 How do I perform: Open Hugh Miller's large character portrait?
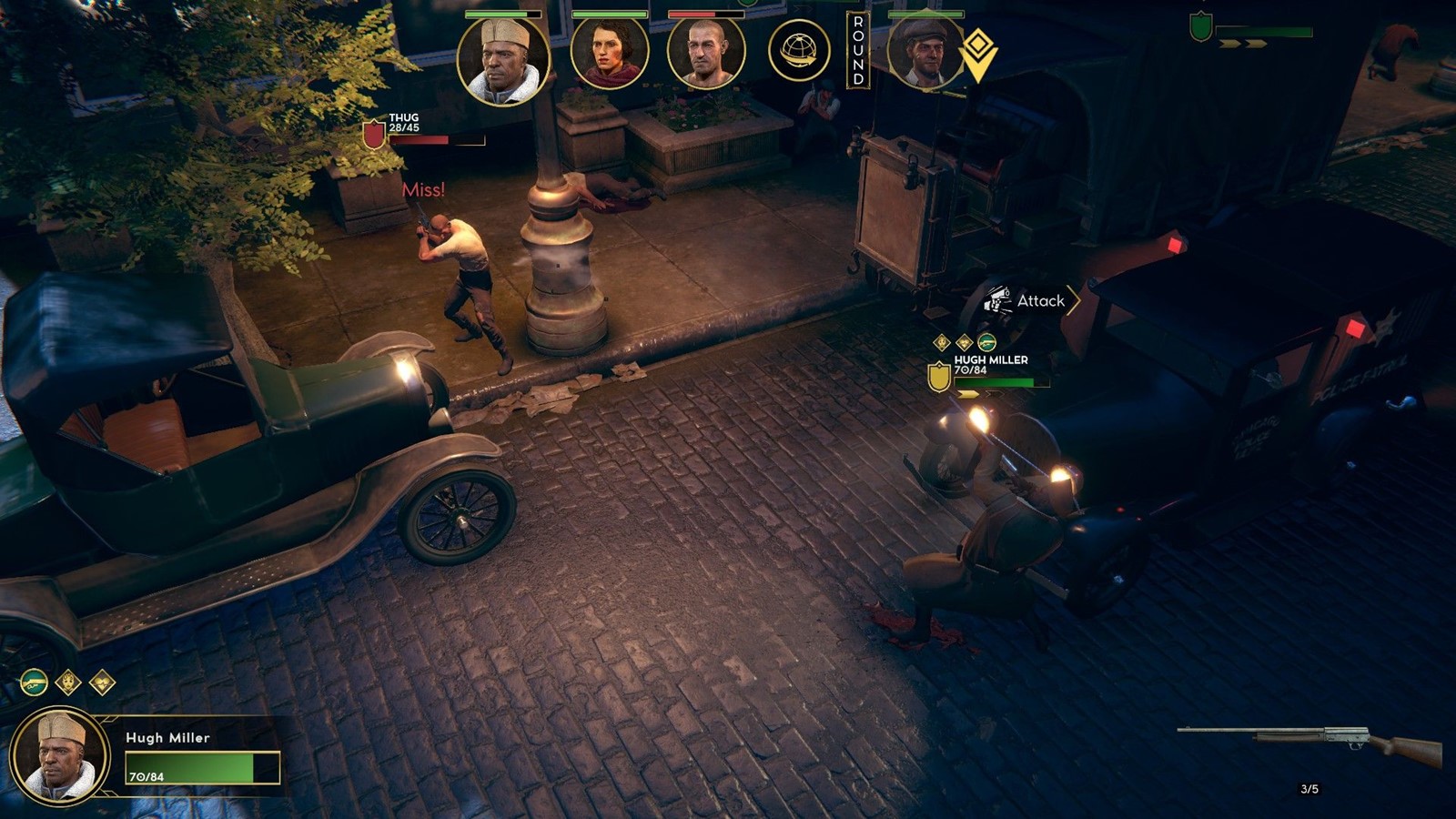[60, 756]
